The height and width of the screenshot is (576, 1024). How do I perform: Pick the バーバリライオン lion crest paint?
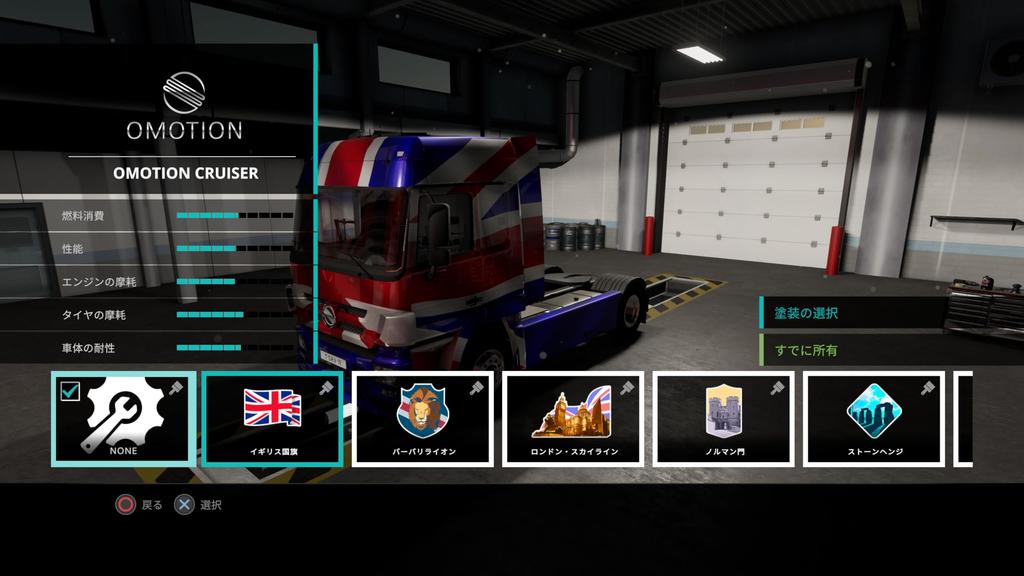pos(423,419)
